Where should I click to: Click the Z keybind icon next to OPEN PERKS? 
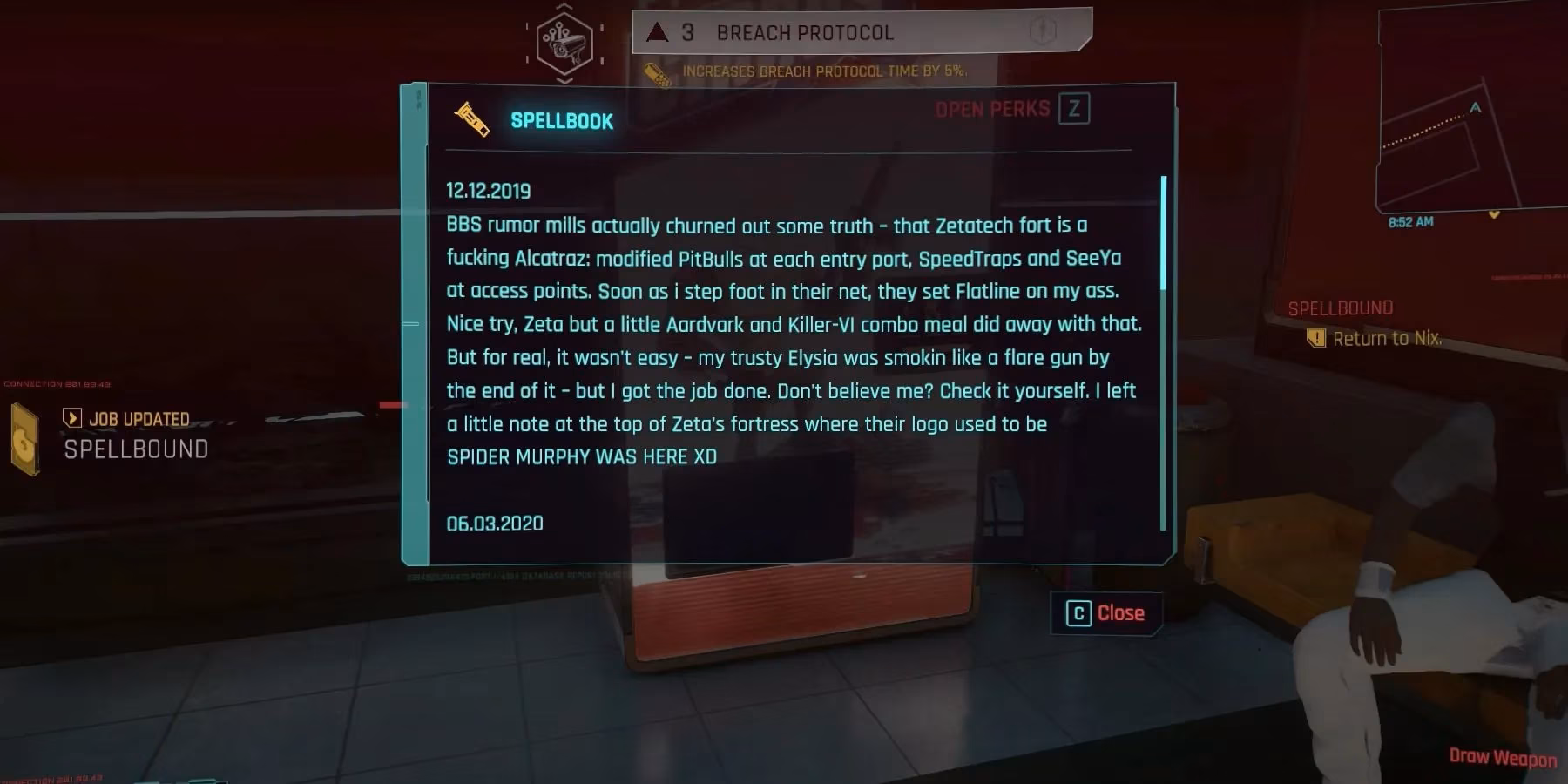point(1075,109)
